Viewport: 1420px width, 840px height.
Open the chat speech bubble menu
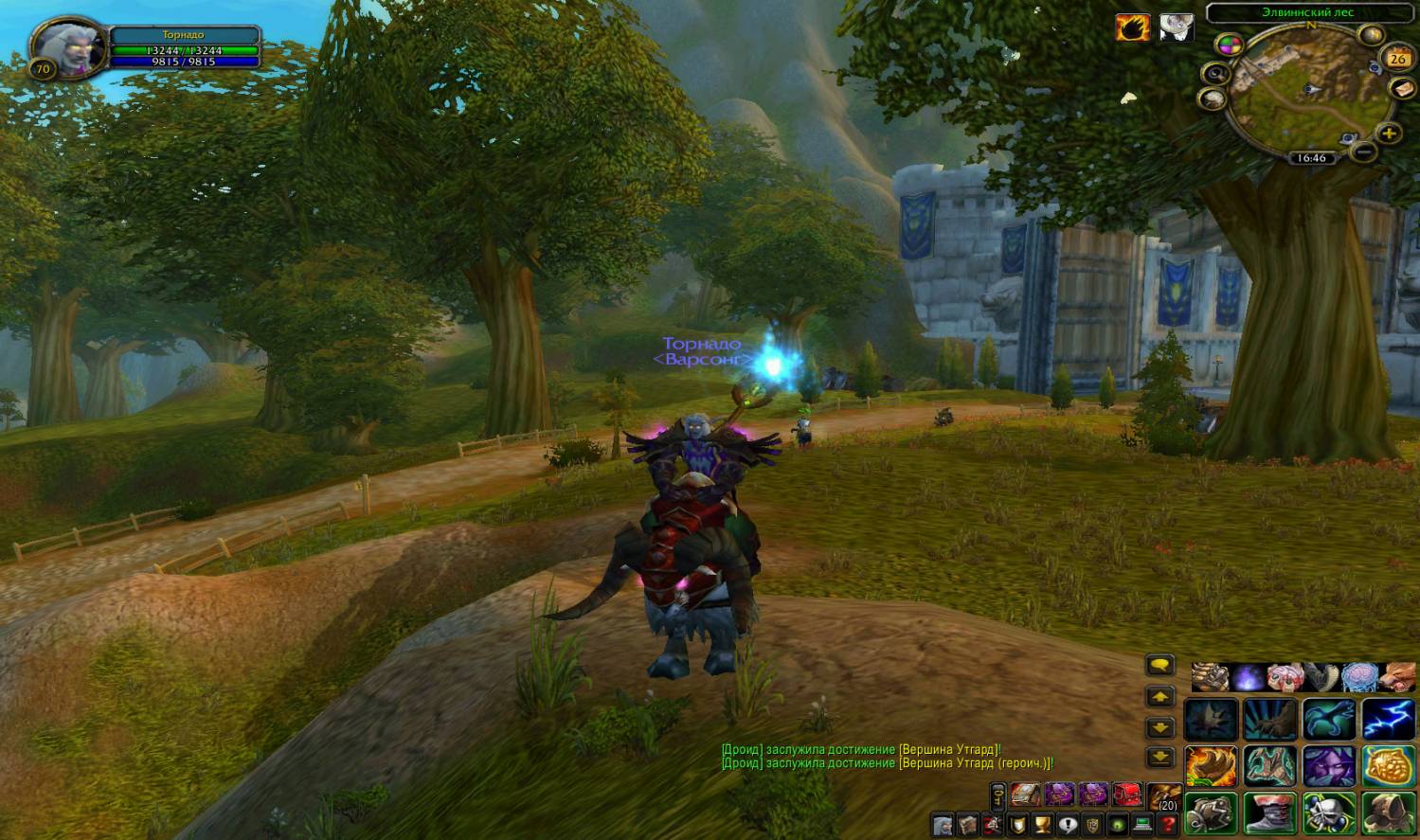point(1160,666)
